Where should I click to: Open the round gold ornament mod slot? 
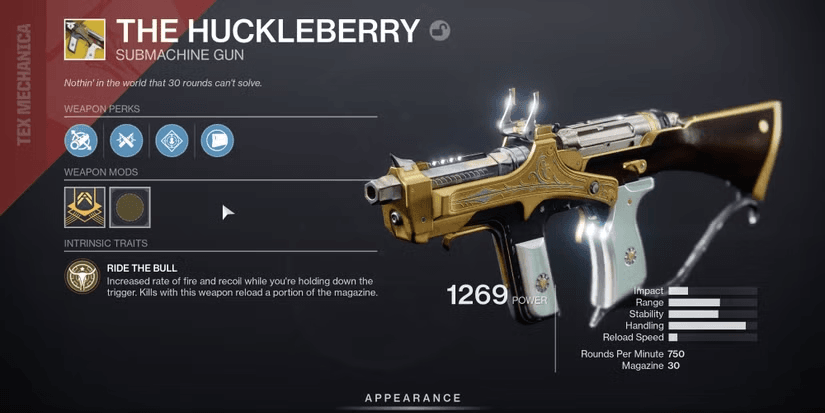click(129, 207)
